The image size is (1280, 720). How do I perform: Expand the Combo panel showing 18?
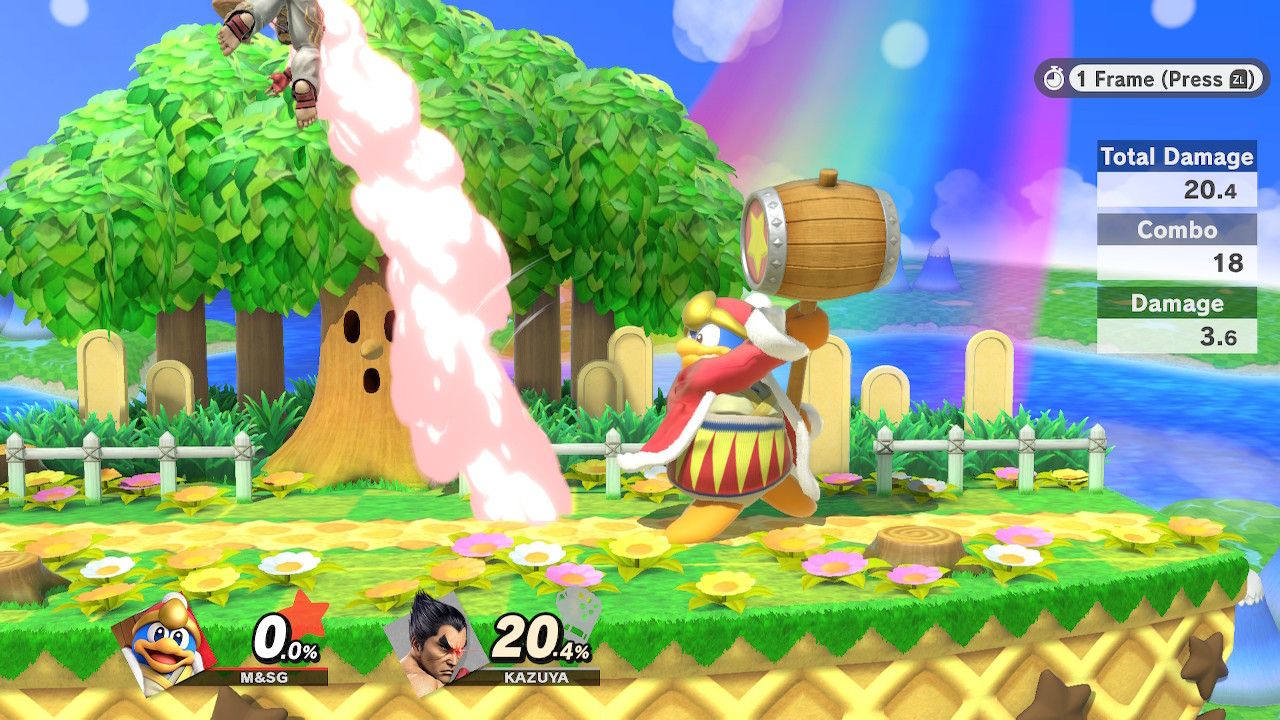(x=1176, y=245)
